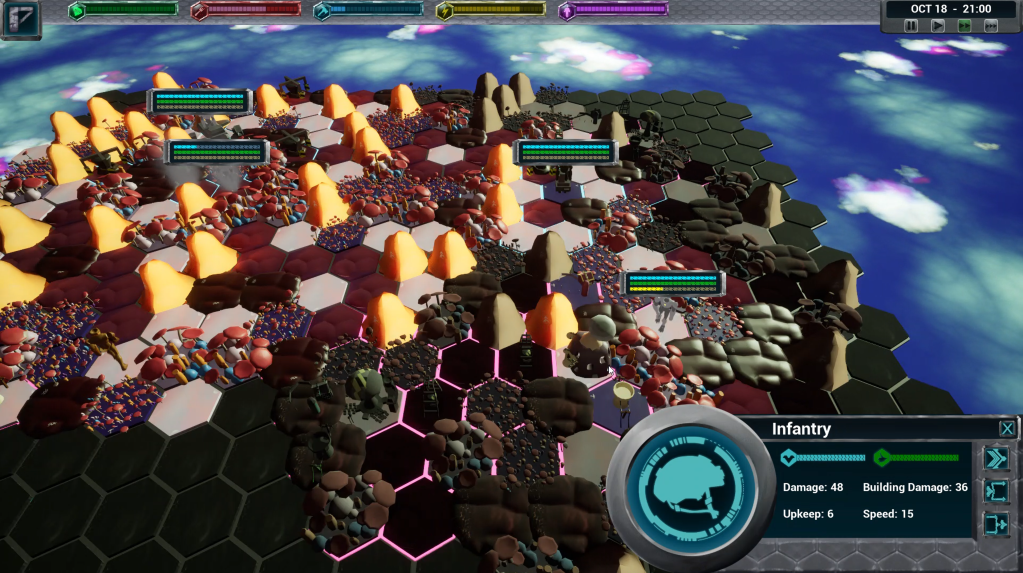Open the top-left corner menu icon
This screenshot has width=1023, height=573.
[x=20, y=19]
